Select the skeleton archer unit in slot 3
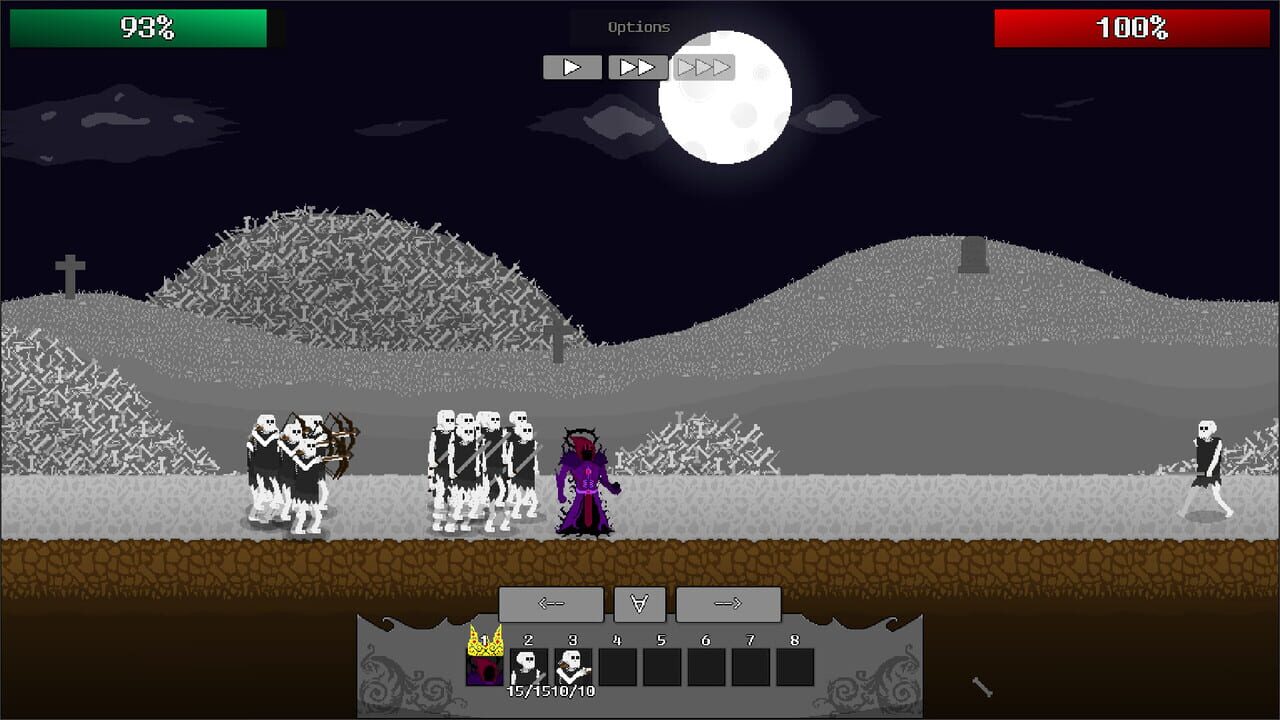The width and height of the screenshot is (1280, 720). tap(574, 666)
